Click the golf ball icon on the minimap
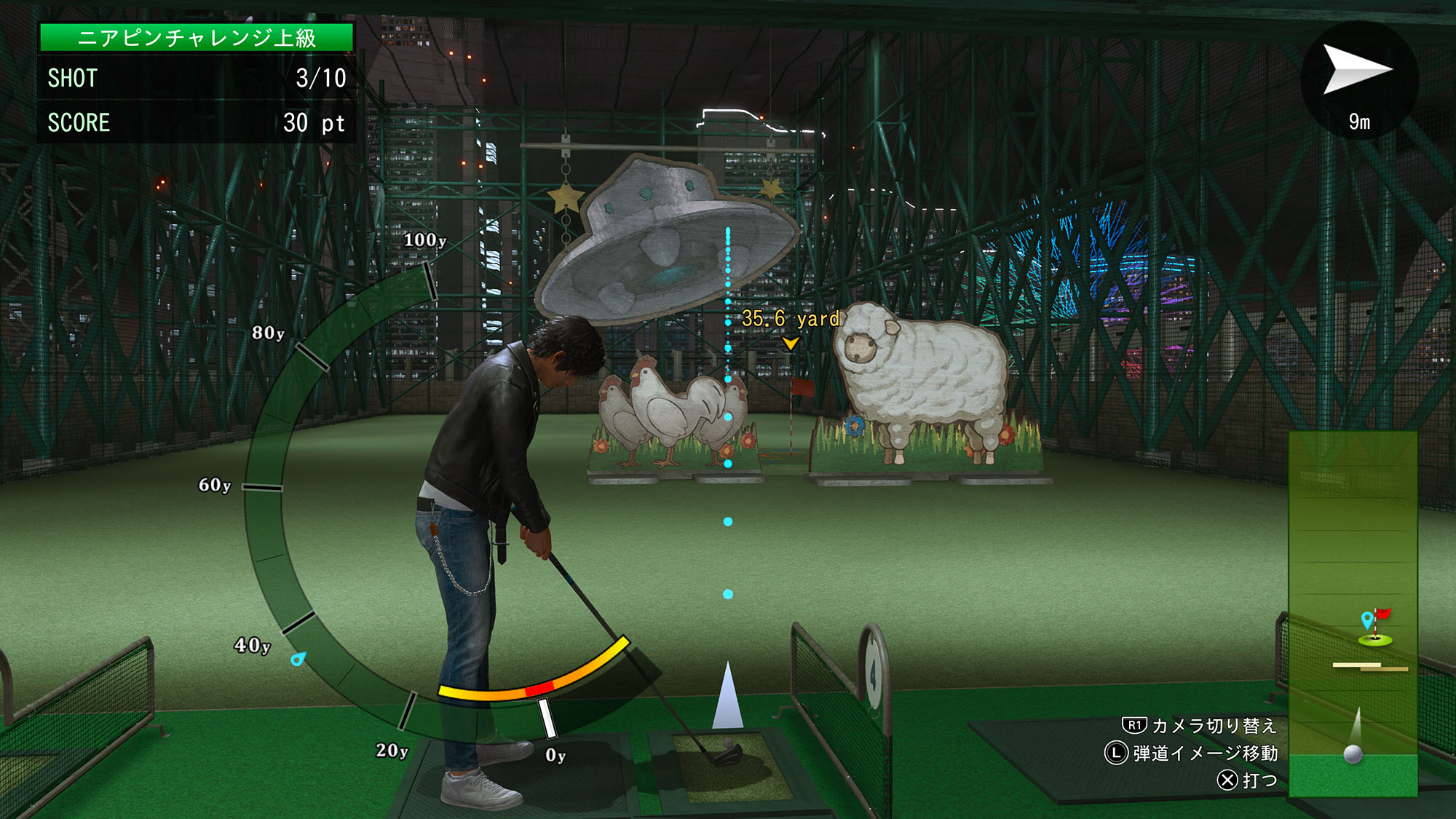This screenshot has height=819, width=1456. pyautogui.click(x=1353, y=753)
